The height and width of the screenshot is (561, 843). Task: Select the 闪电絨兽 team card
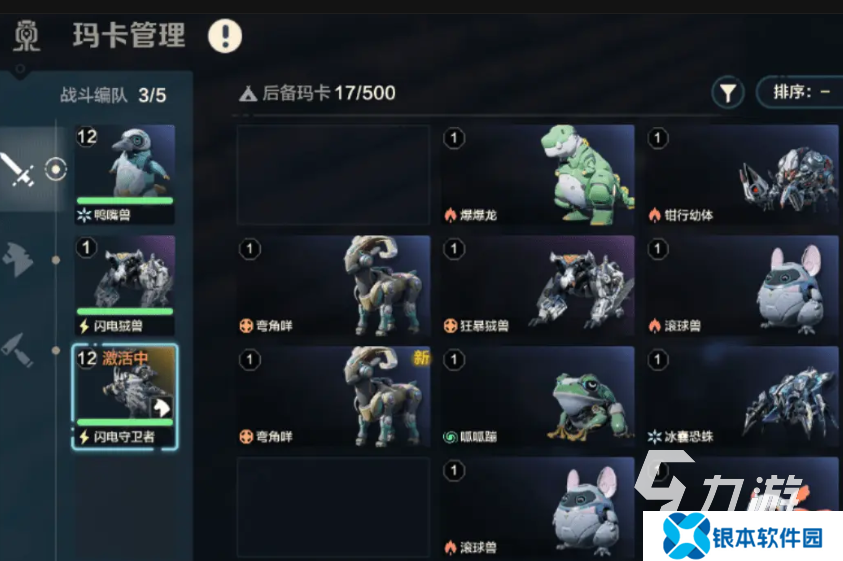pyautogui.click(x=124, y=285)
